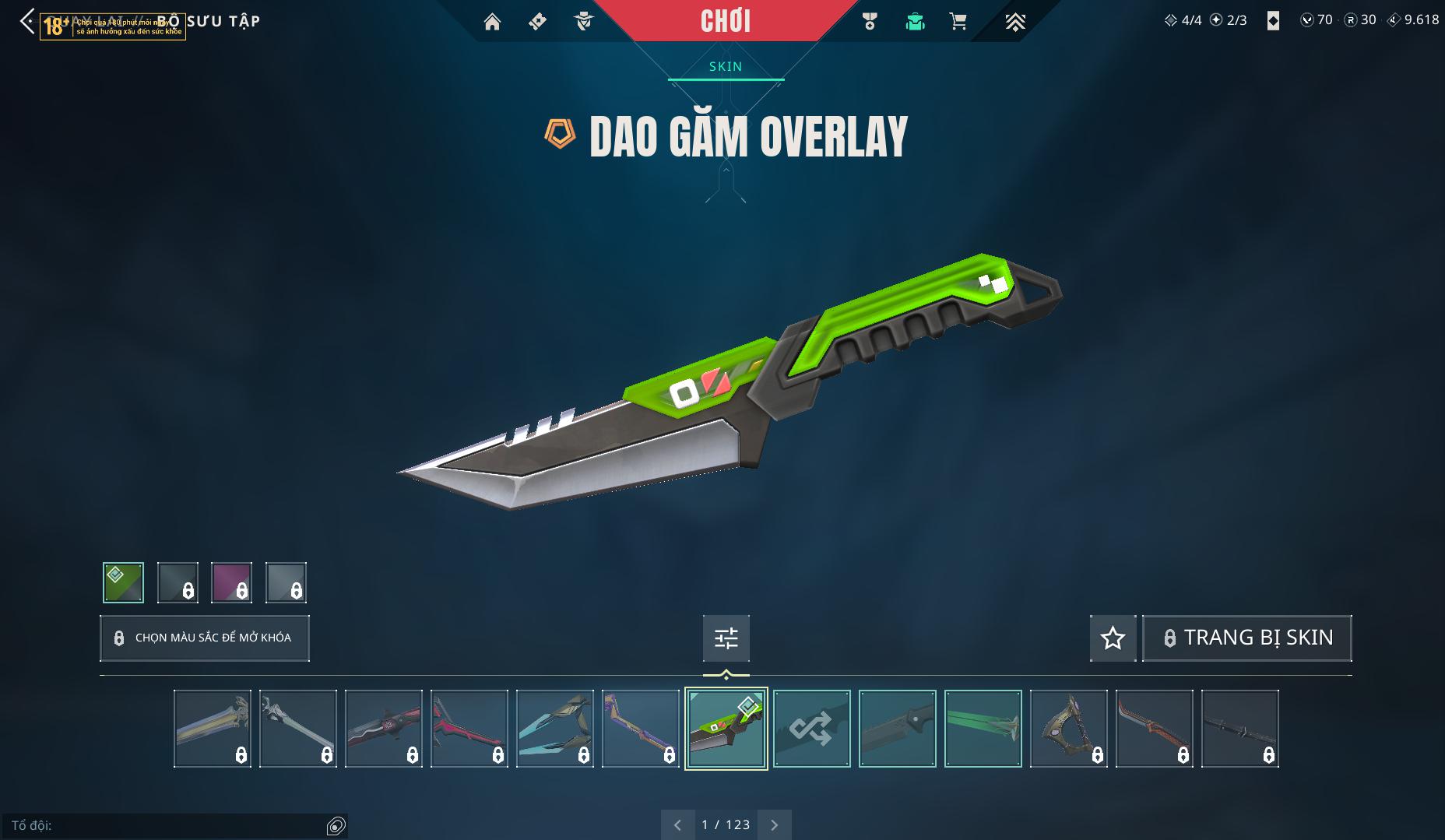Screen dimensions: 1445x840
Task: Click 'Chọn màu sắc để mở khóa' button
Action: coord(205,638)
